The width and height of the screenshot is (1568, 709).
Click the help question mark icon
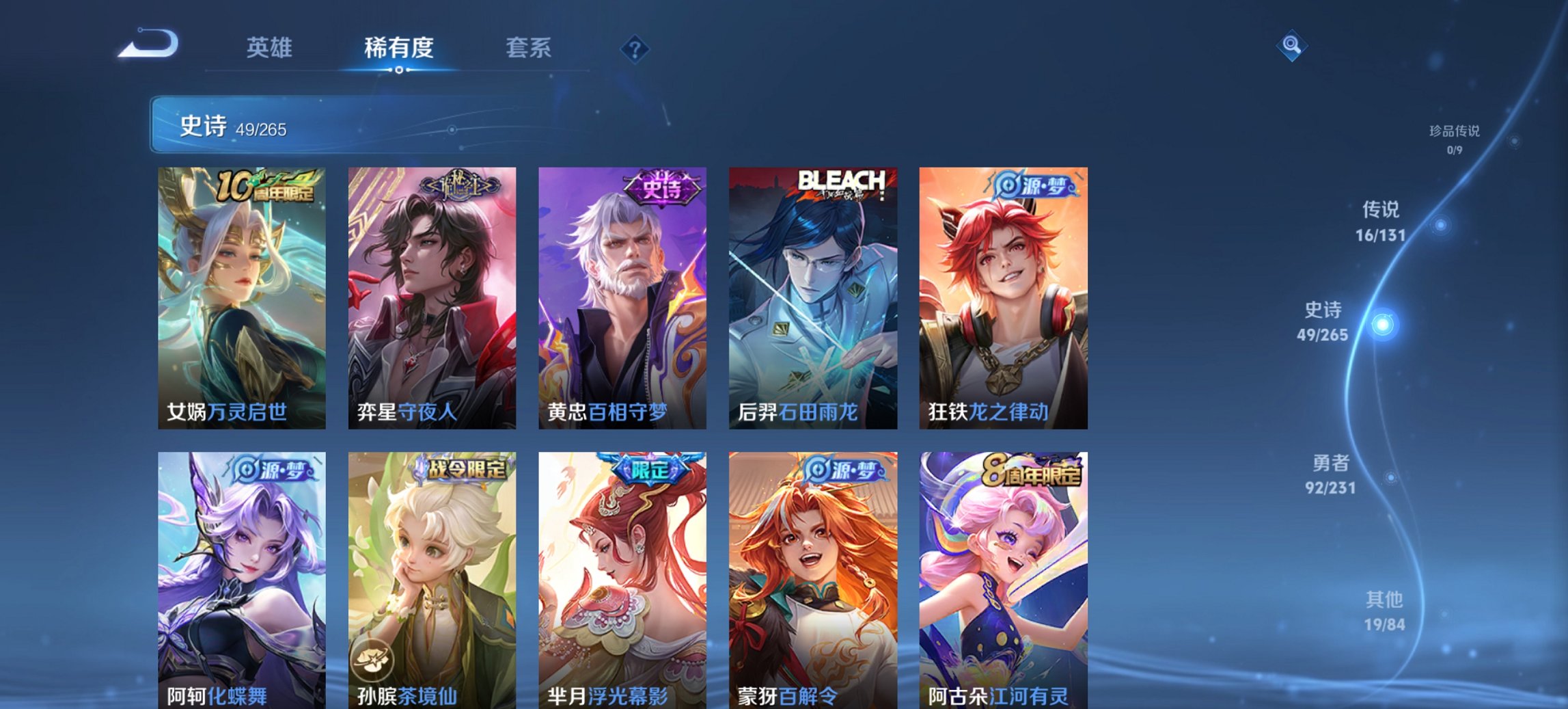[x=635, y=48]
